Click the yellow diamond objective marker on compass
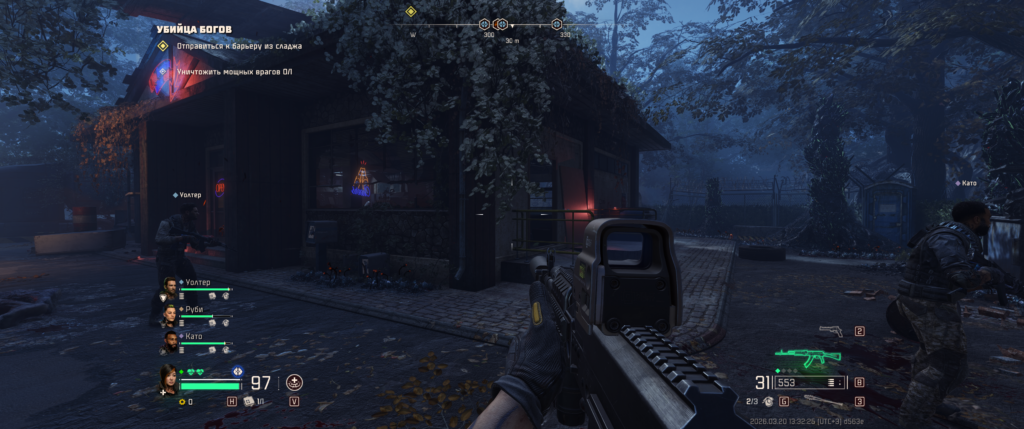 [410, 12]
